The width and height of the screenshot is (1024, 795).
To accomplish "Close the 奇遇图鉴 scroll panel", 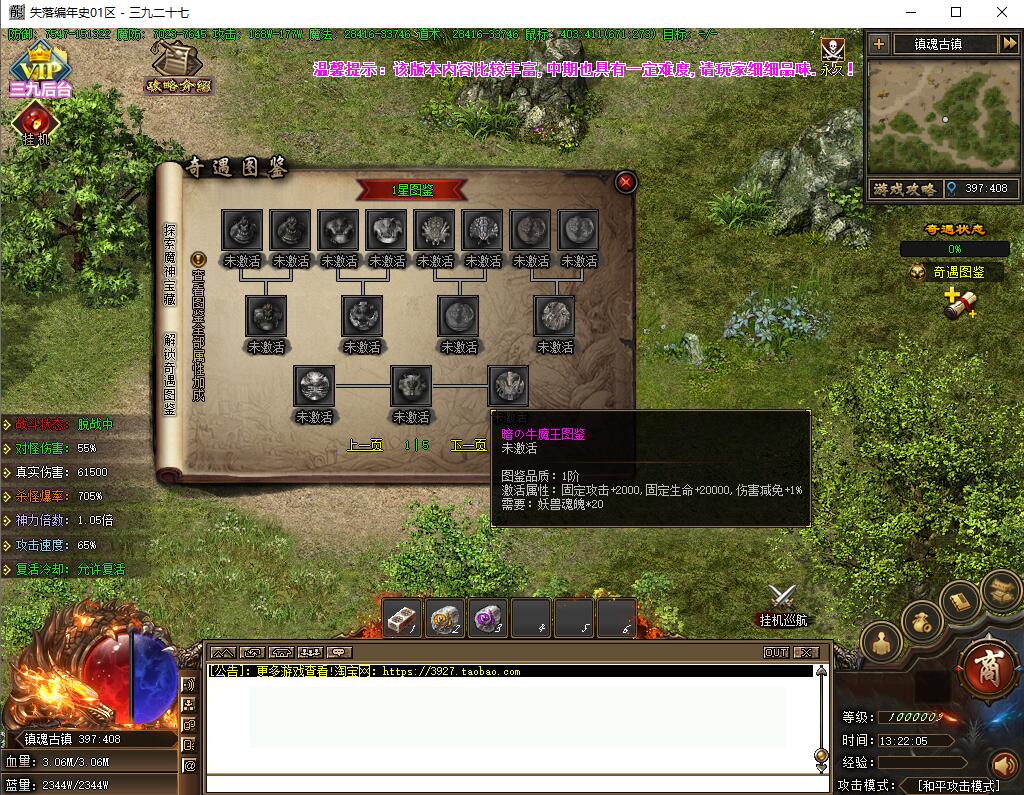I will click(626, 182).
